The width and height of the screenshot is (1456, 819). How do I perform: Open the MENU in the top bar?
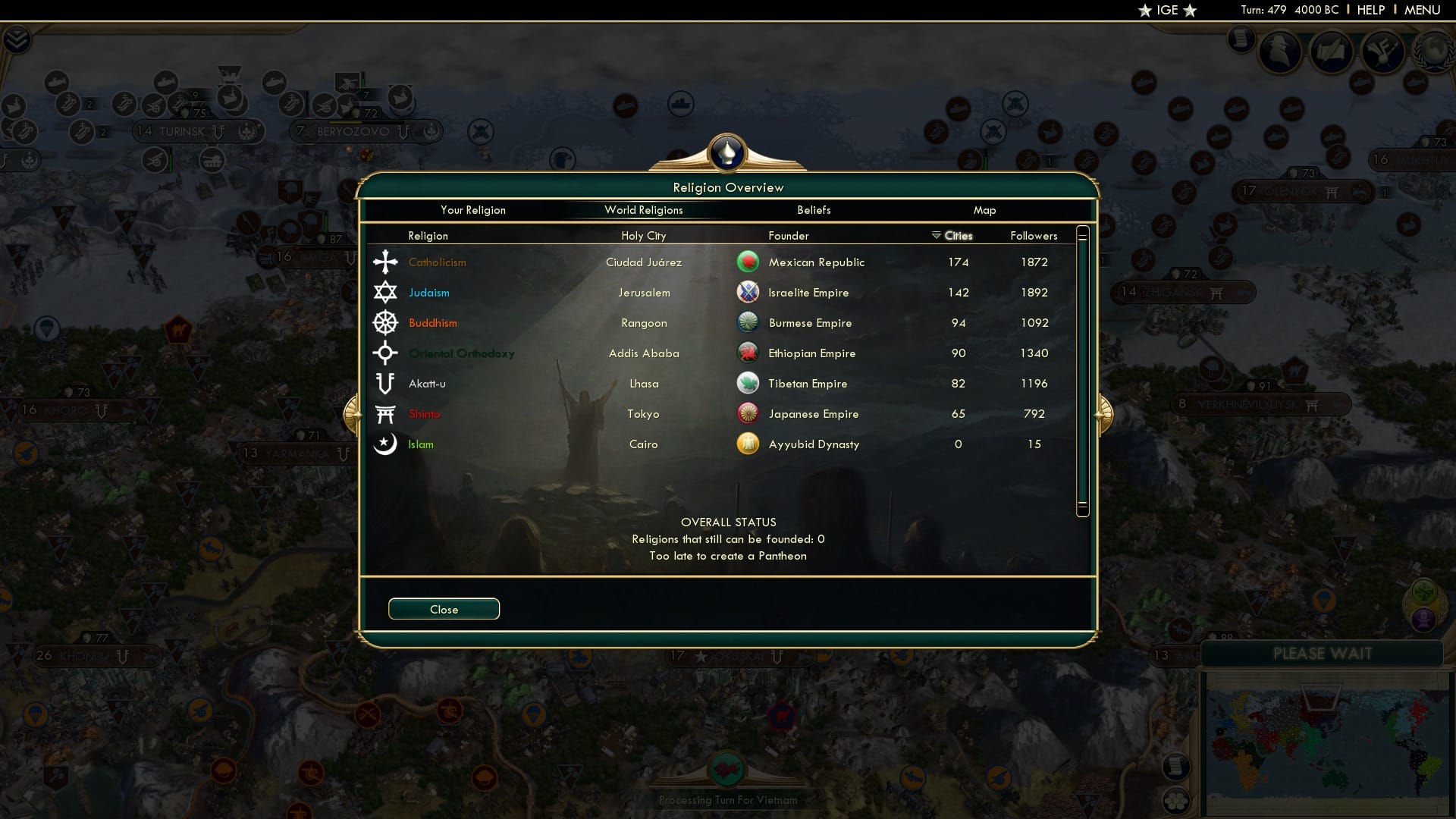(x=1422, y=10)
